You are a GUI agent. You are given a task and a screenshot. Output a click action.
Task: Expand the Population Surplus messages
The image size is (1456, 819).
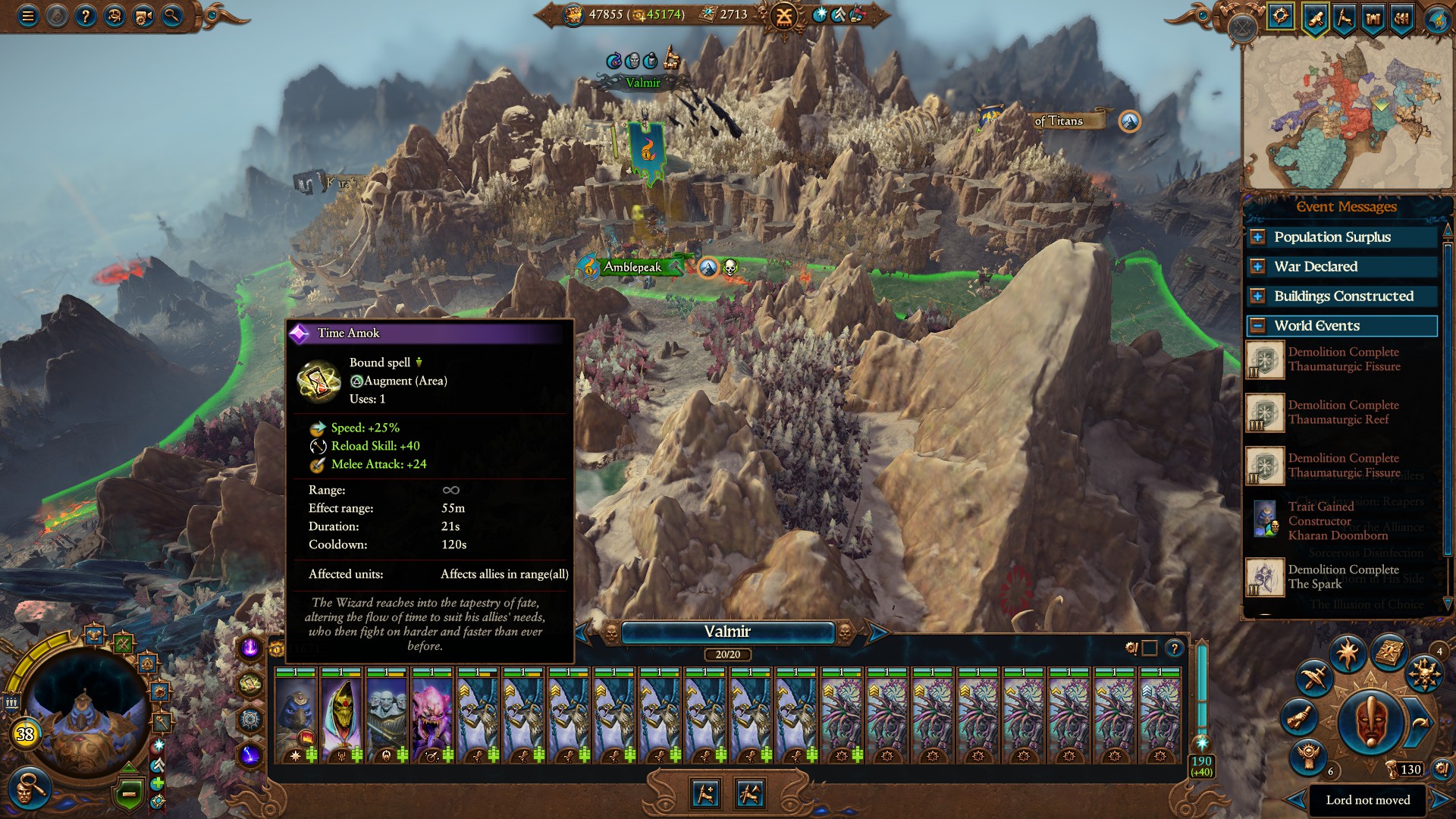pyautogui.click(x=1257, y=237)
